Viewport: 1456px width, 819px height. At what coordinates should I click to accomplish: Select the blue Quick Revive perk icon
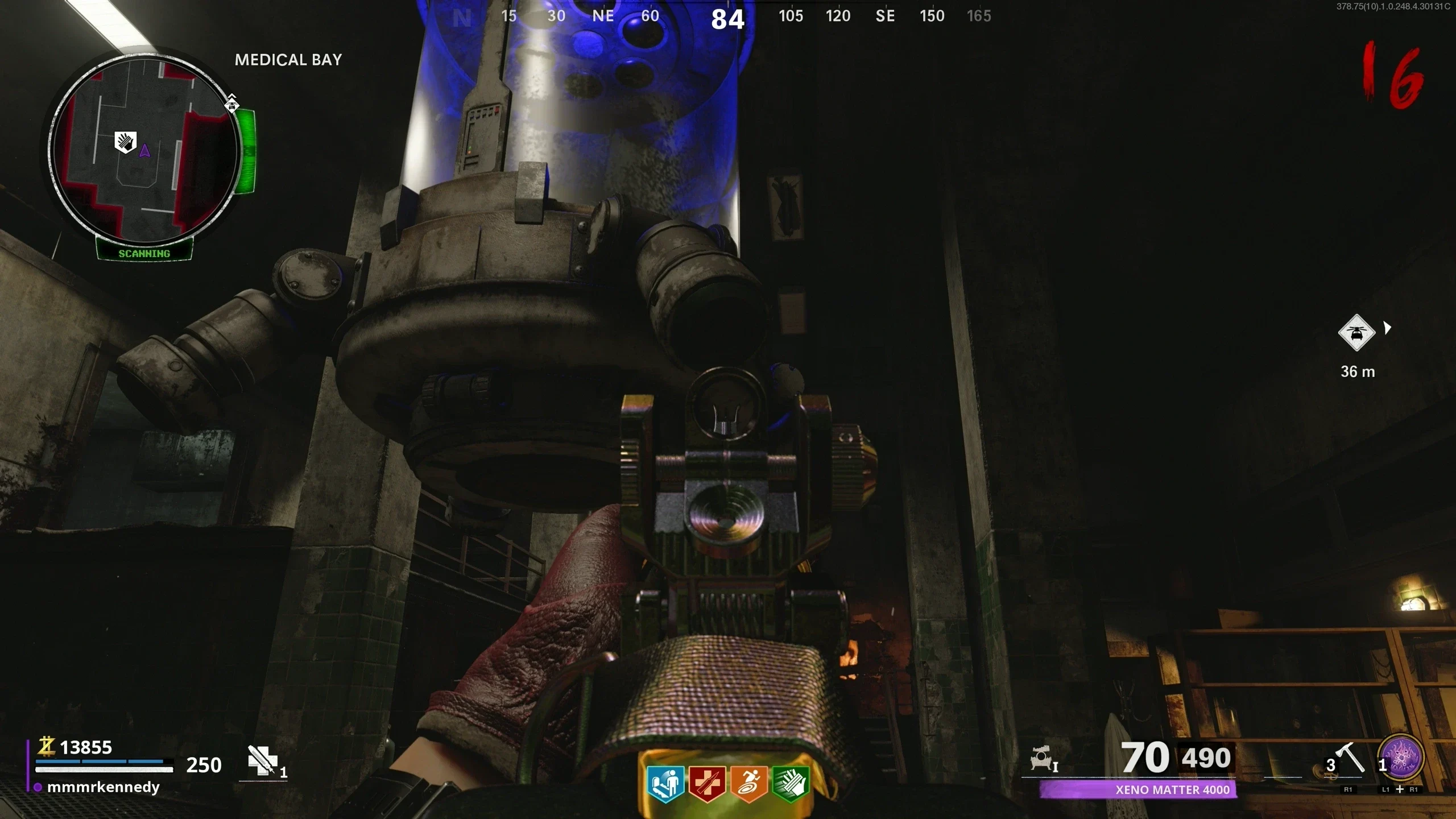[x=665, y=784]
